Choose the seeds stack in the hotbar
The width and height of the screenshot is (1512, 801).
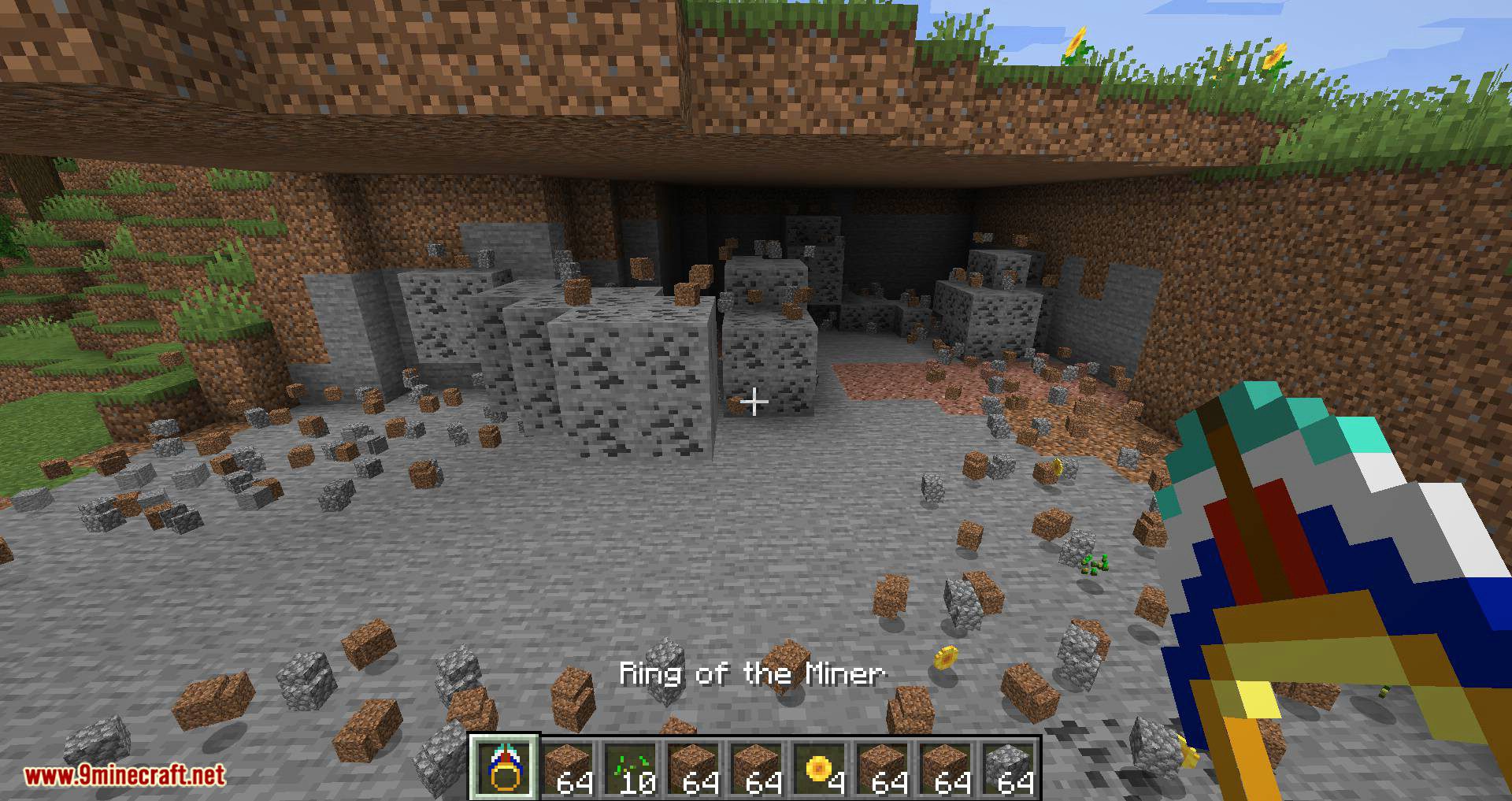point(632,768)
